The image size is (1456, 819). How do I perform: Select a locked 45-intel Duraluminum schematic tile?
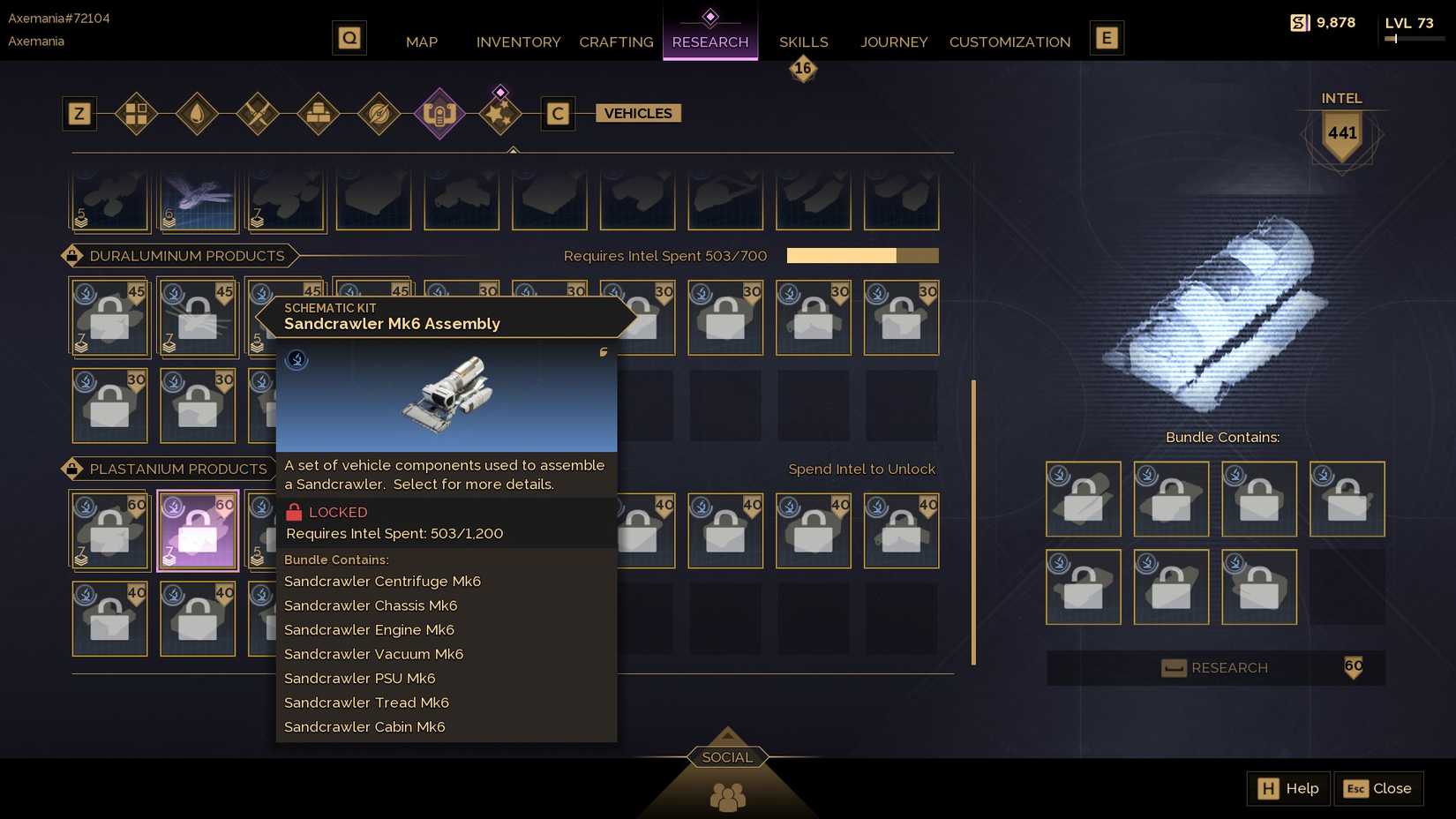click(109, 318)
